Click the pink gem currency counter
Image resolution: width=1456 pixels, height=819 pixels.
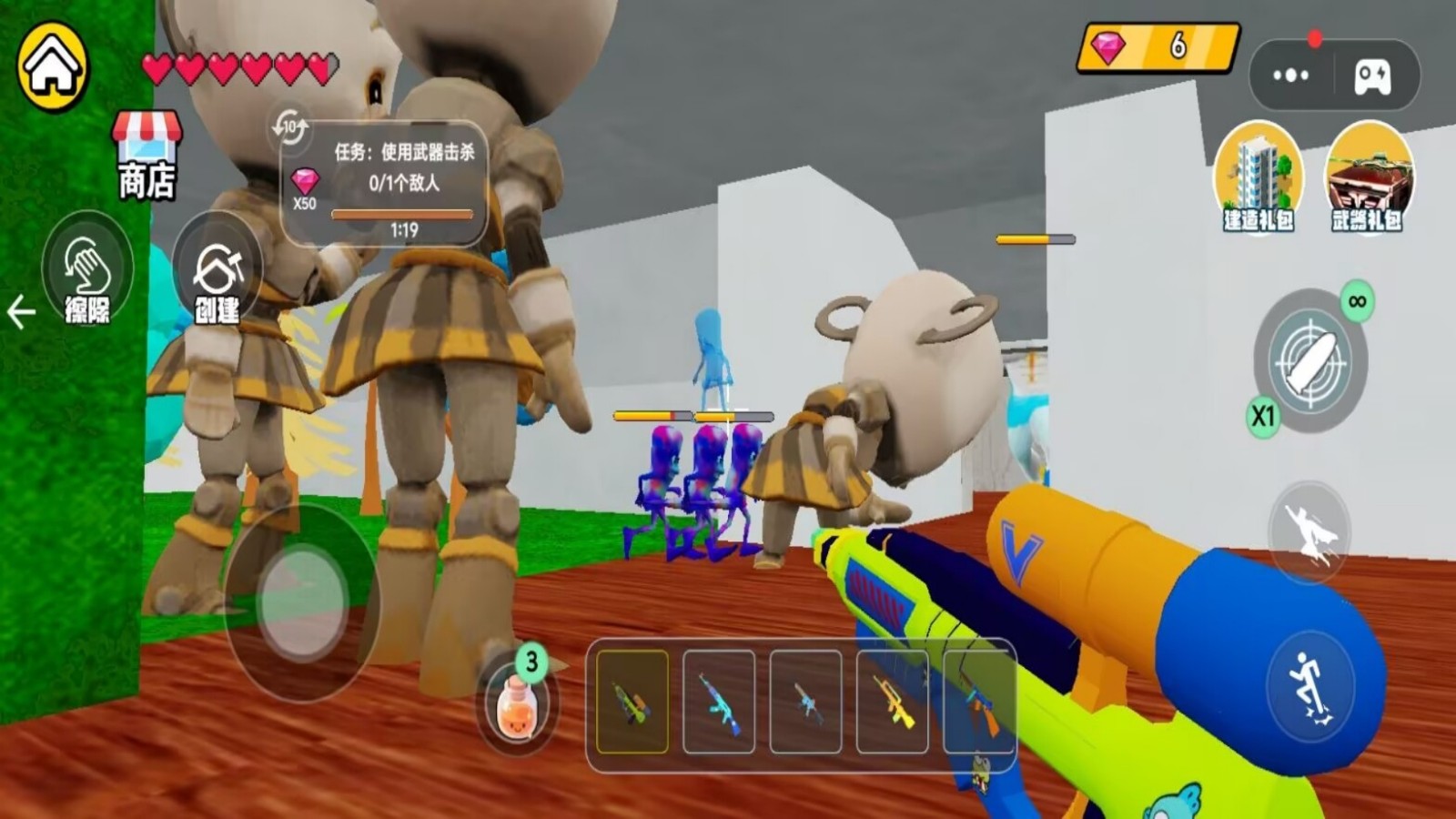click(1158, 45)
